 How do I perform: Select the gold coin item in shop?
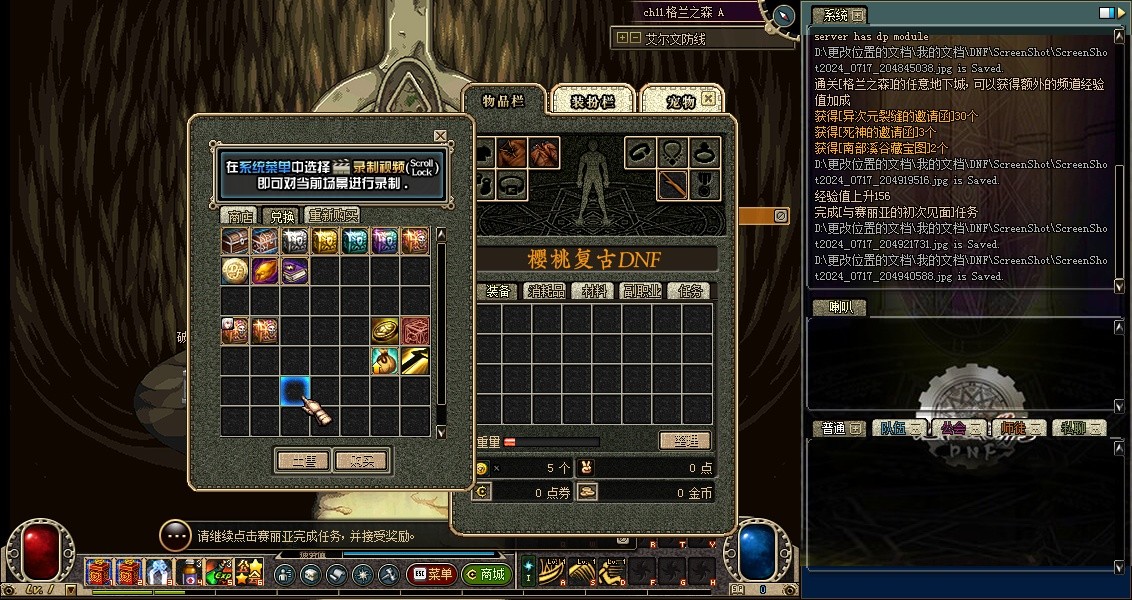(235, 270)
